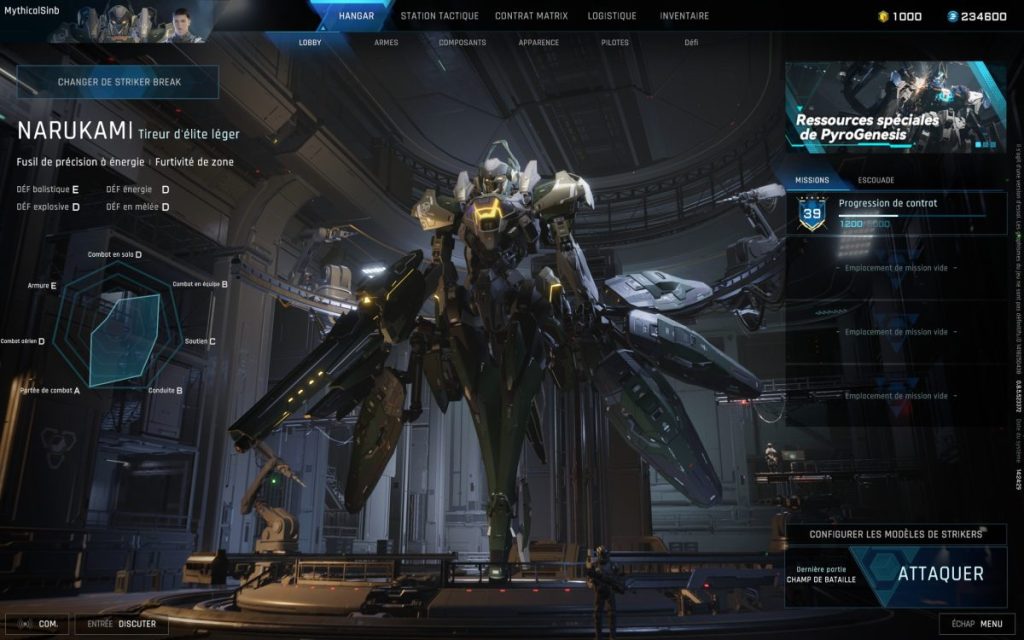Viewport: 1024px width, 640px height.
Task: Click Configurer les modèles de Strikers
Action: (895, 534)
